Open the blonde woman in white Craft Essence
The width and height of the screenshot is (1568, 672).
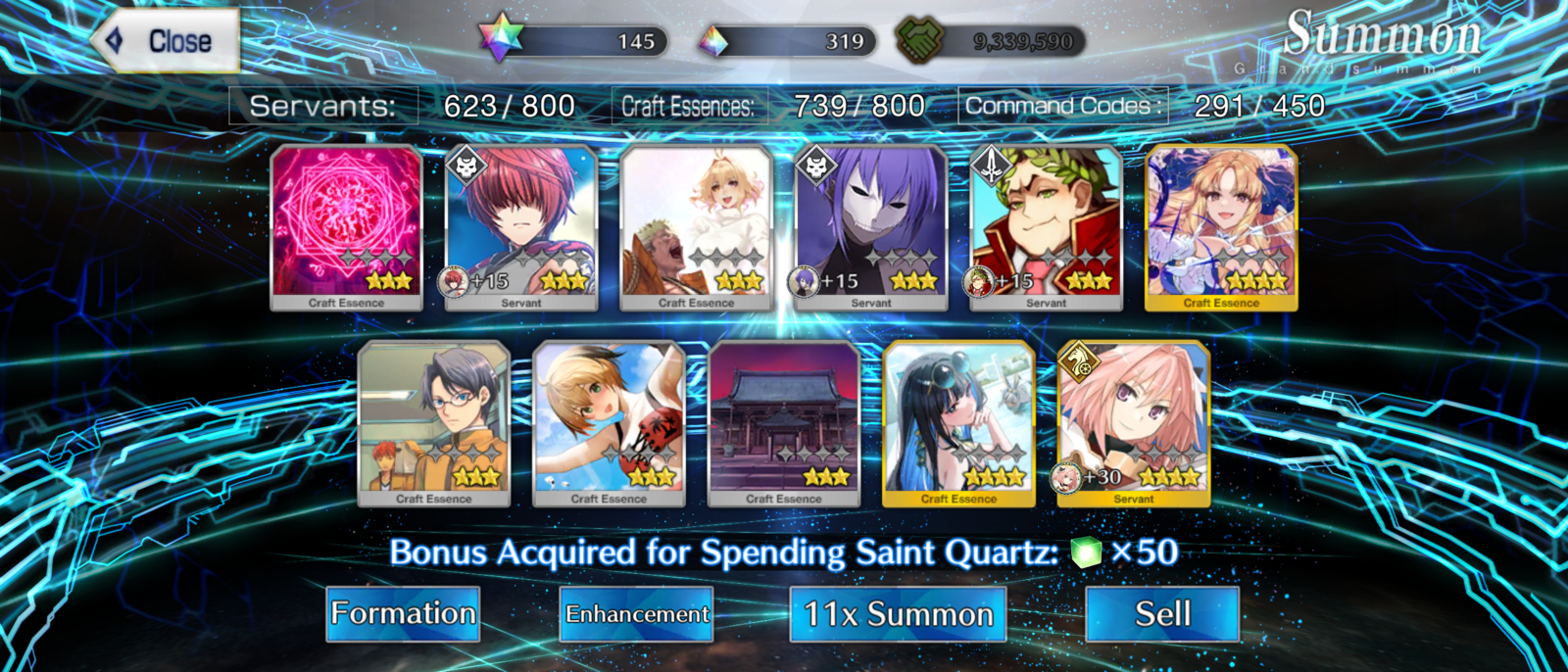(697, 227)
